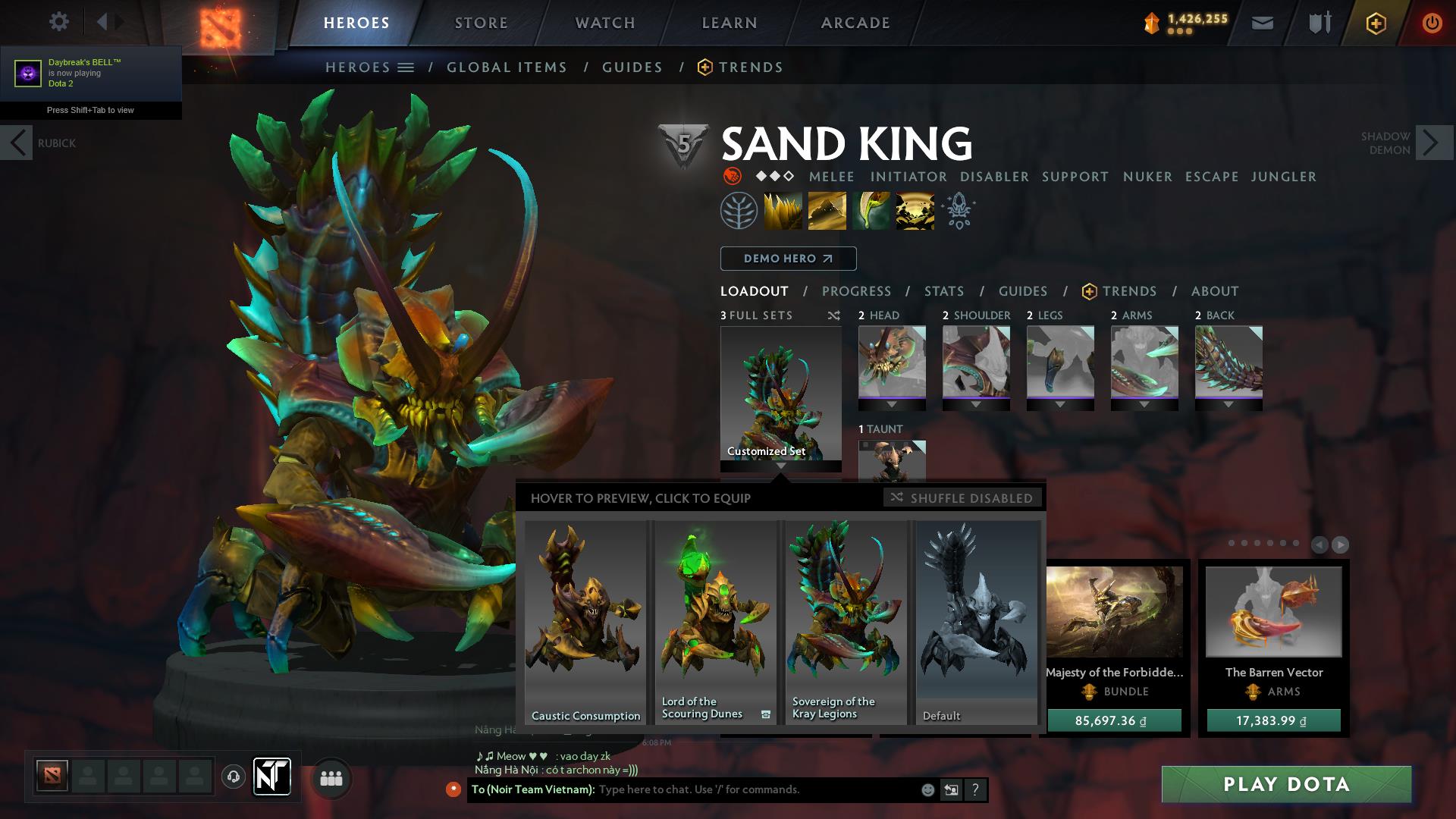Viewport: 1456px width, 819px height.
Task: Open the Heroes hamburger menu
Action: pyautogui.click(x=405, y=67)
